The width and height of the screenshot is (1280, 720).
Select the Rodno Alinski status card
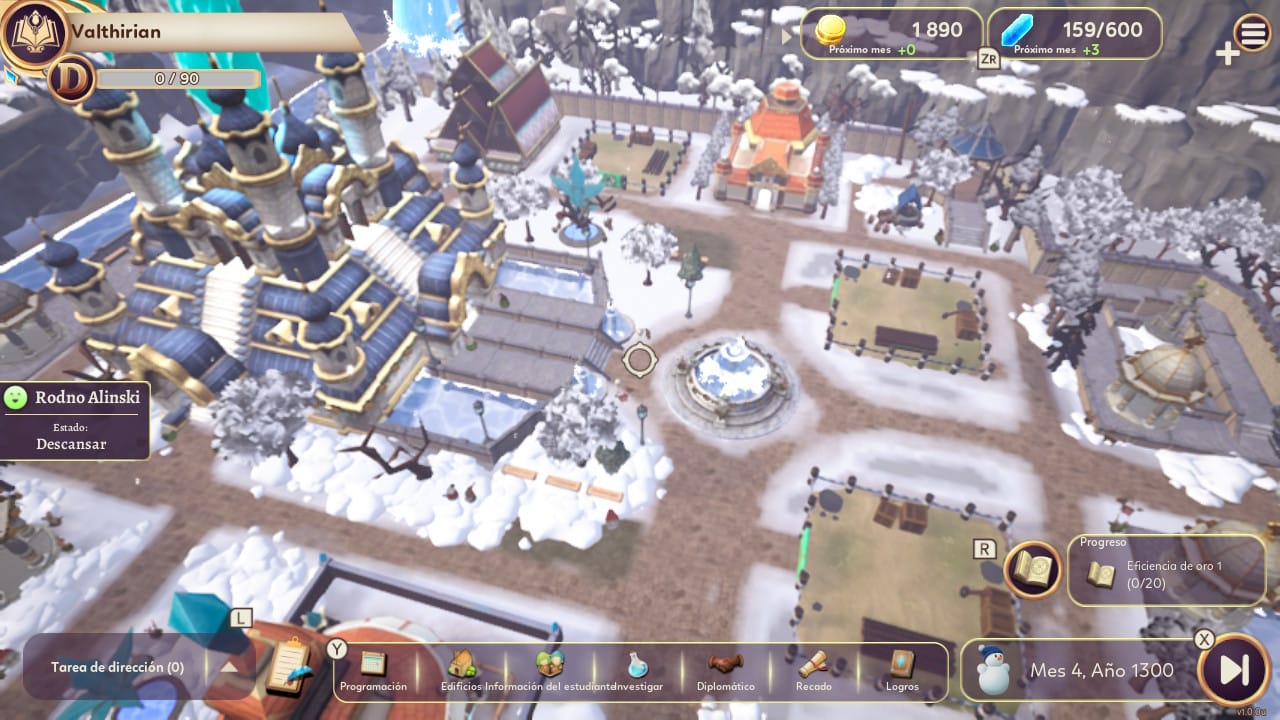(75, 420)
